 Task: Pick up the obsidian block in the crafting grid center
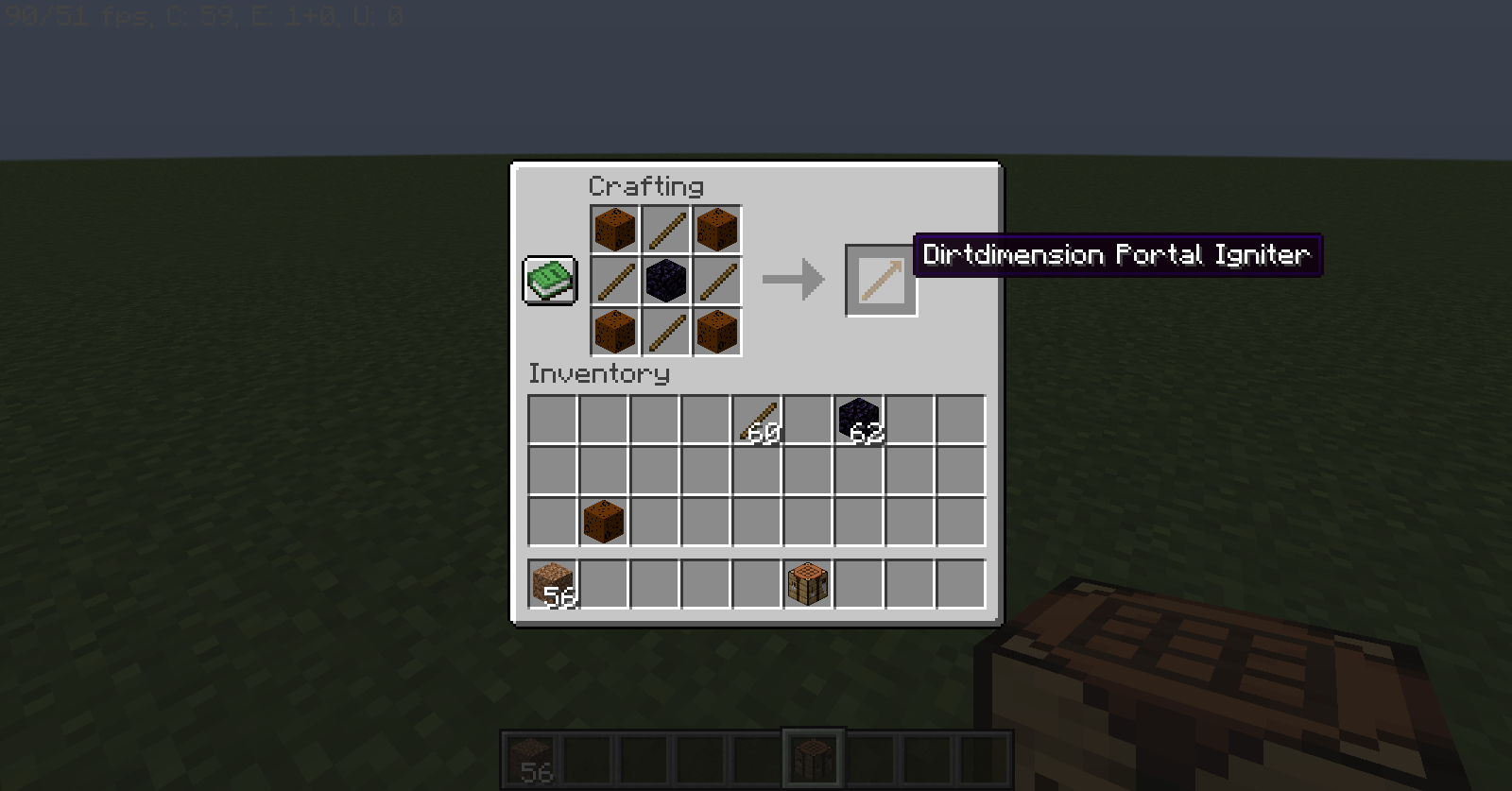tap(666, 280)
